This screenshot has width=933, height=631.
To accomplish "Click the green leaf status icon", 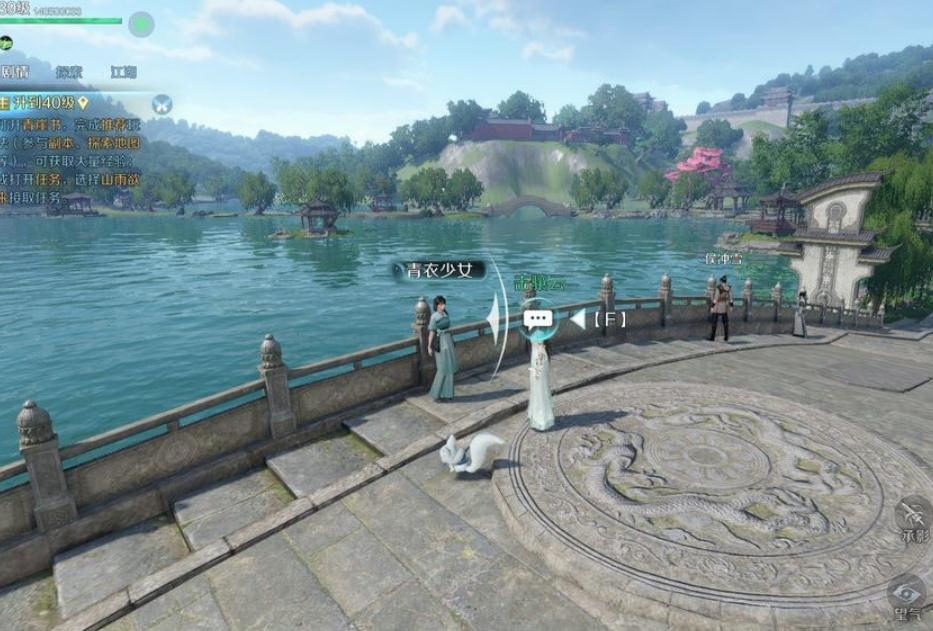I will (x=6, y=42).
